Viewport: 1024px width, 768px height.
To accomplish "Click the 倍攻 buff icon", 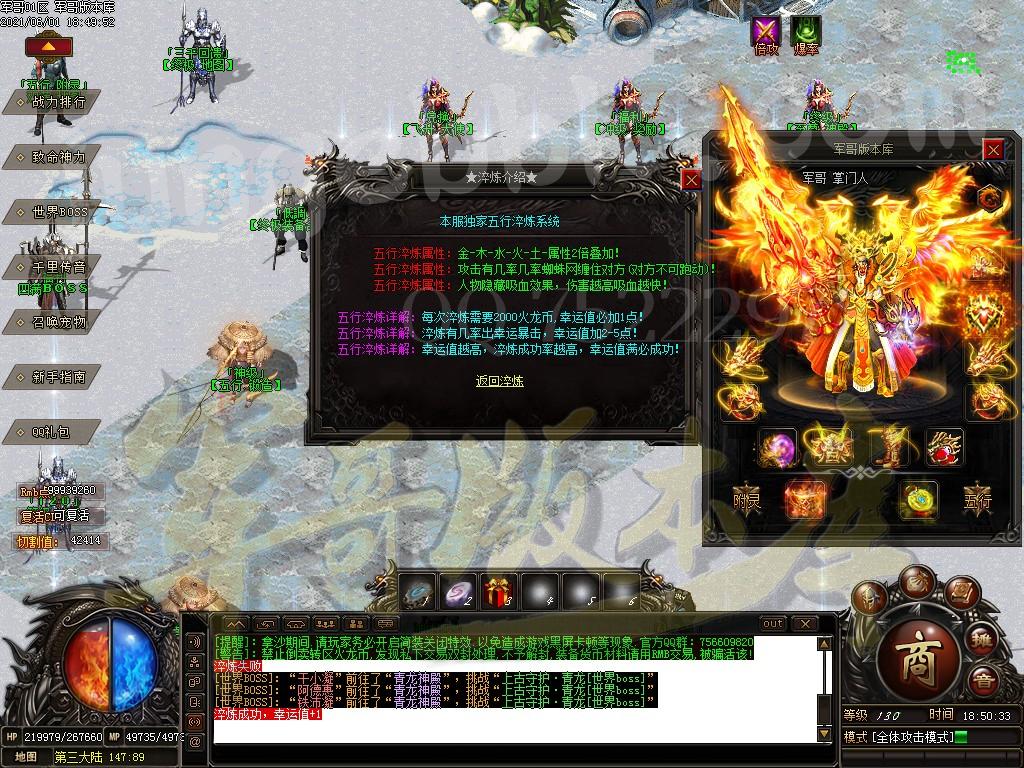I will point(766,33).
